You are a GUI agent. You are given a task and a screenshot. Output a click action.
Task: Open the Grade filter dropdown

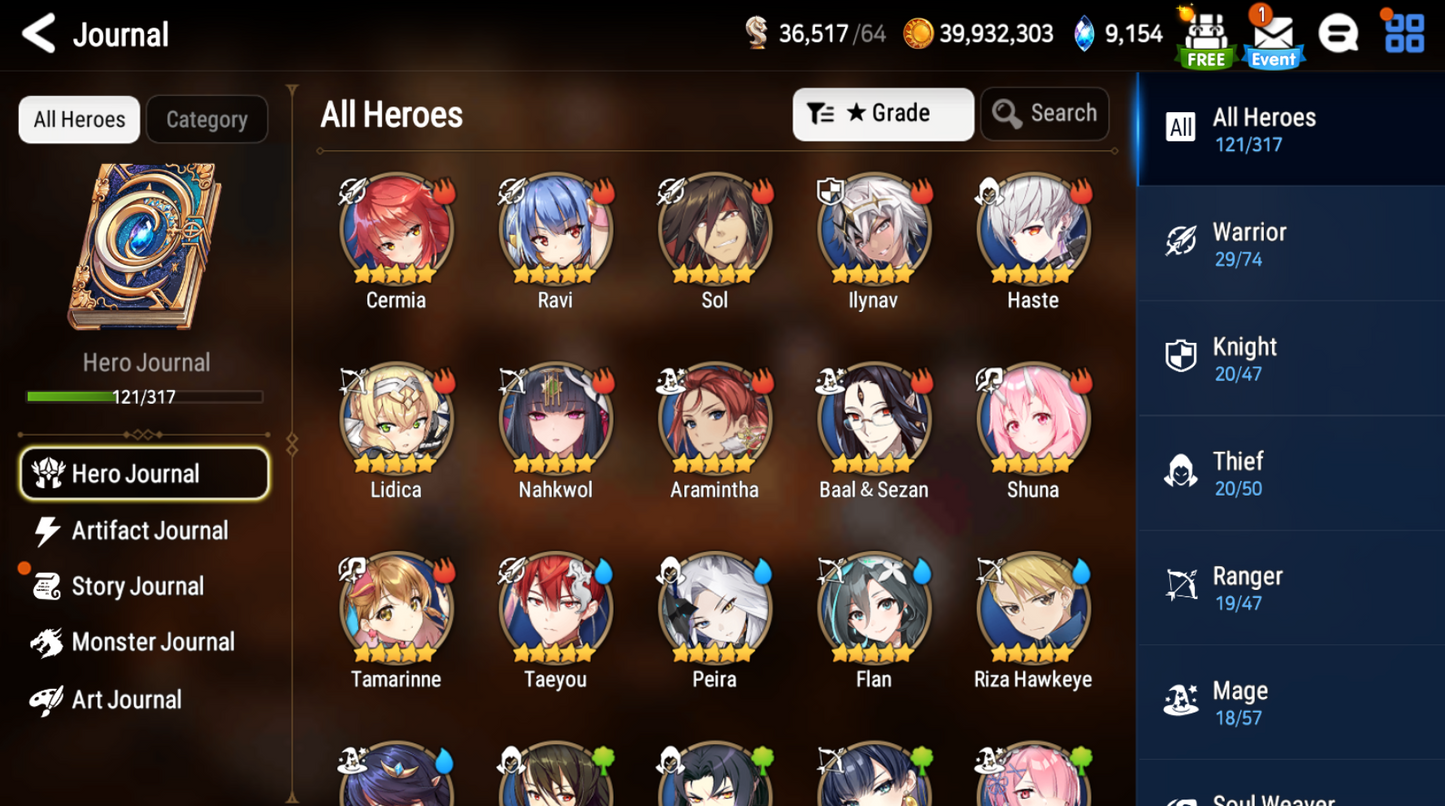(883, 113)
